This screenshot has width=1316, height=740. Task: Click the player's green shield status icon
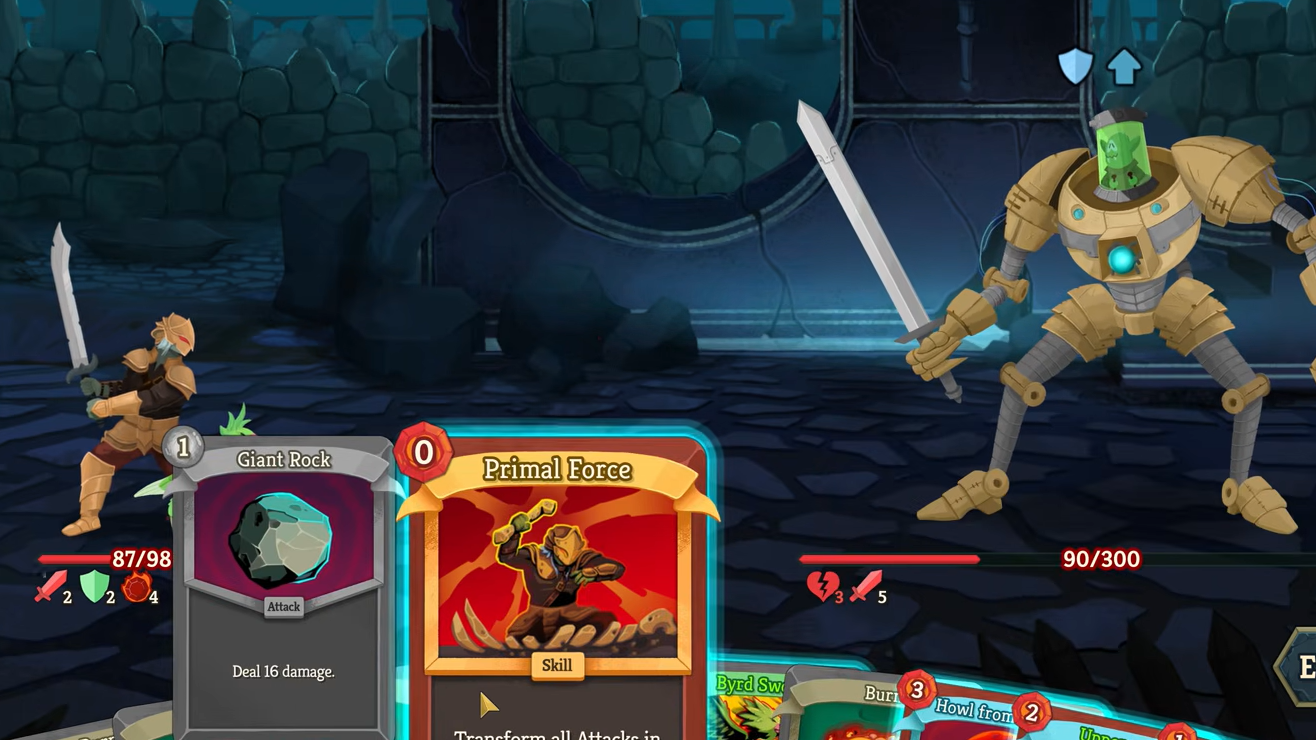coord(94,587)
